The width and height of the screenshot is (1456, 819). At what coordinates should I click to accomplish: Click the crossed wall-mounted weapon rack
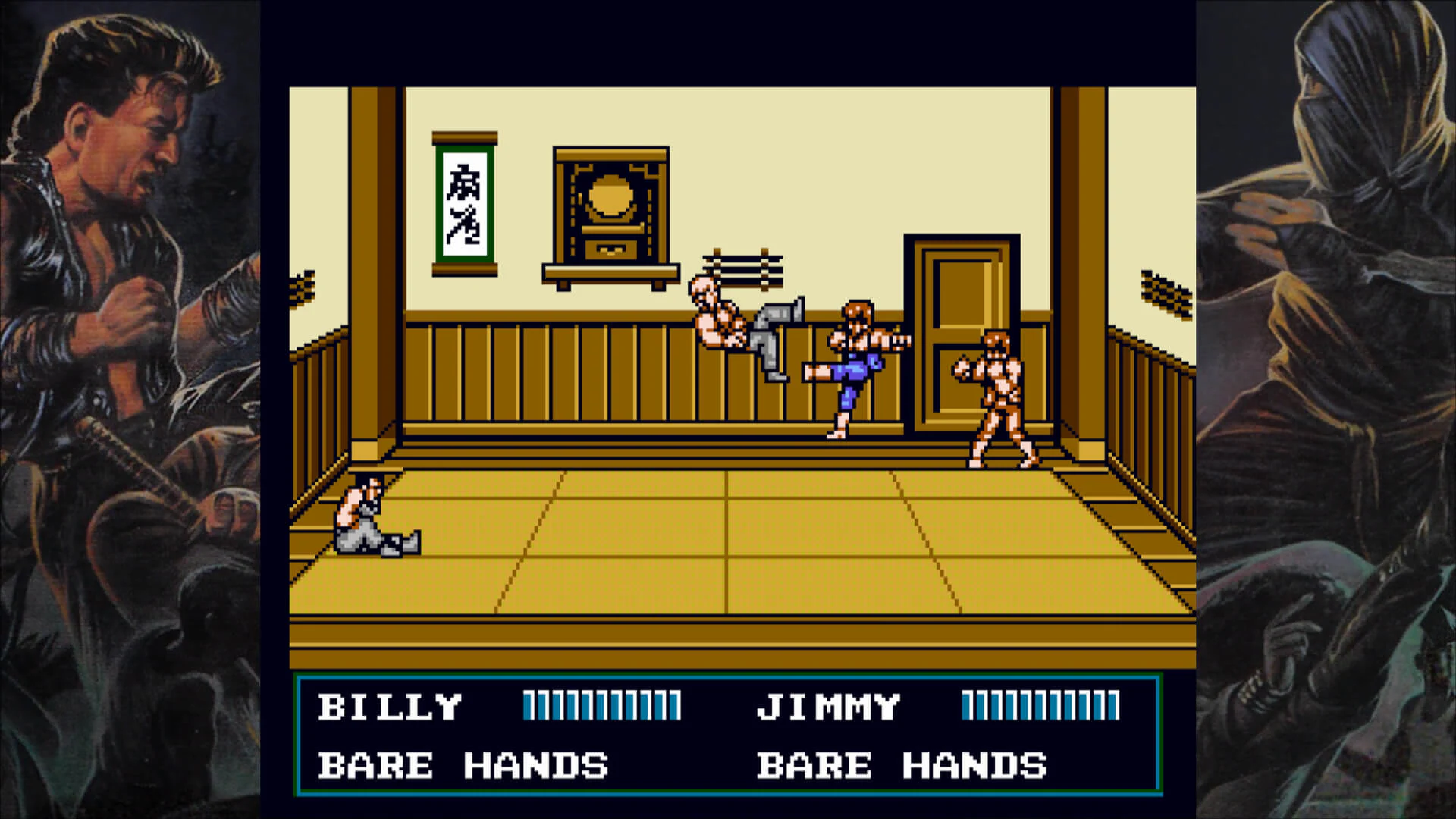[743, 269]
